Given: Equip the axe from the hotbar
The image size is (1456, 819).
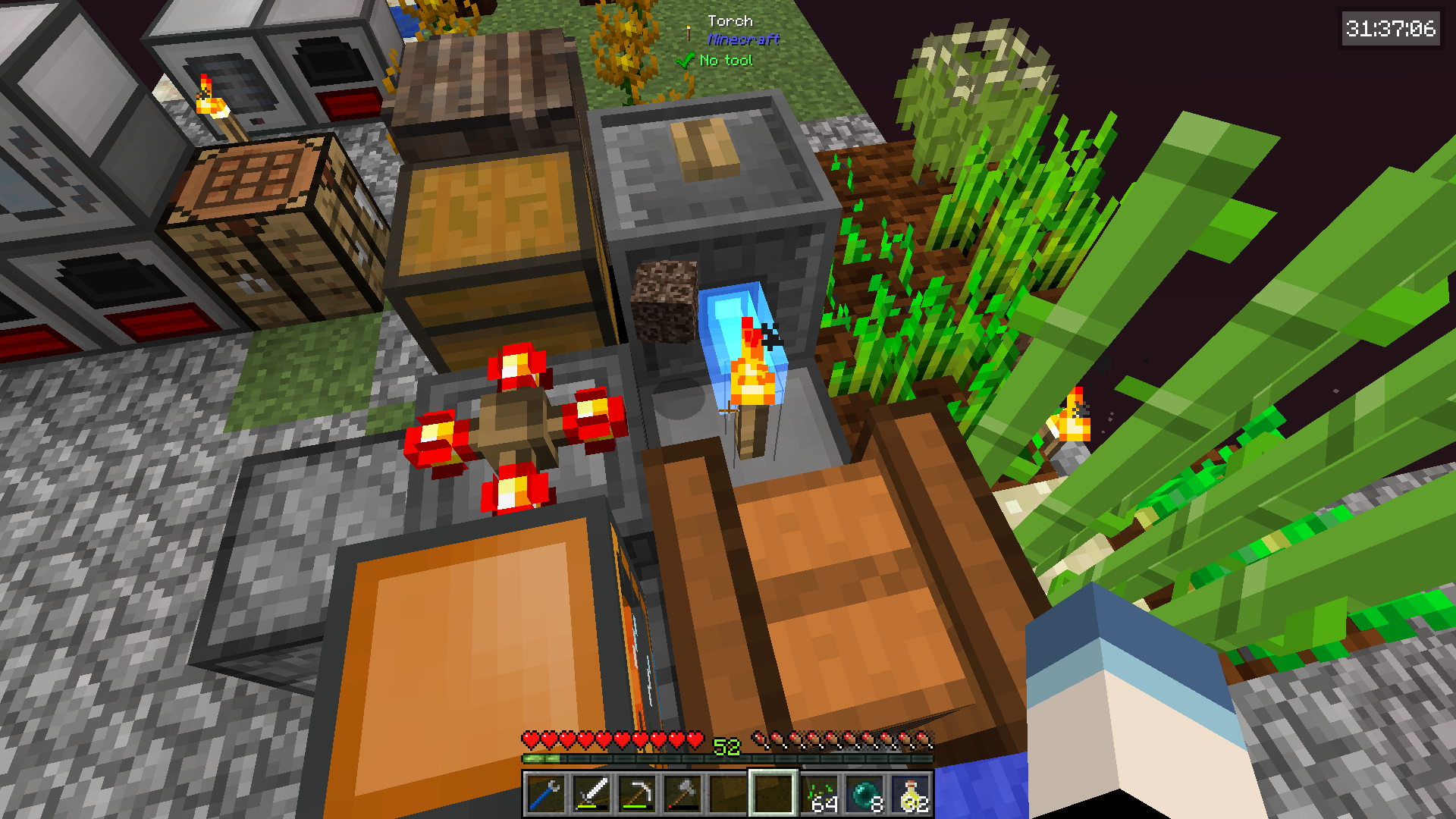Looking at the screenshot, I should [x=682, y=794].
